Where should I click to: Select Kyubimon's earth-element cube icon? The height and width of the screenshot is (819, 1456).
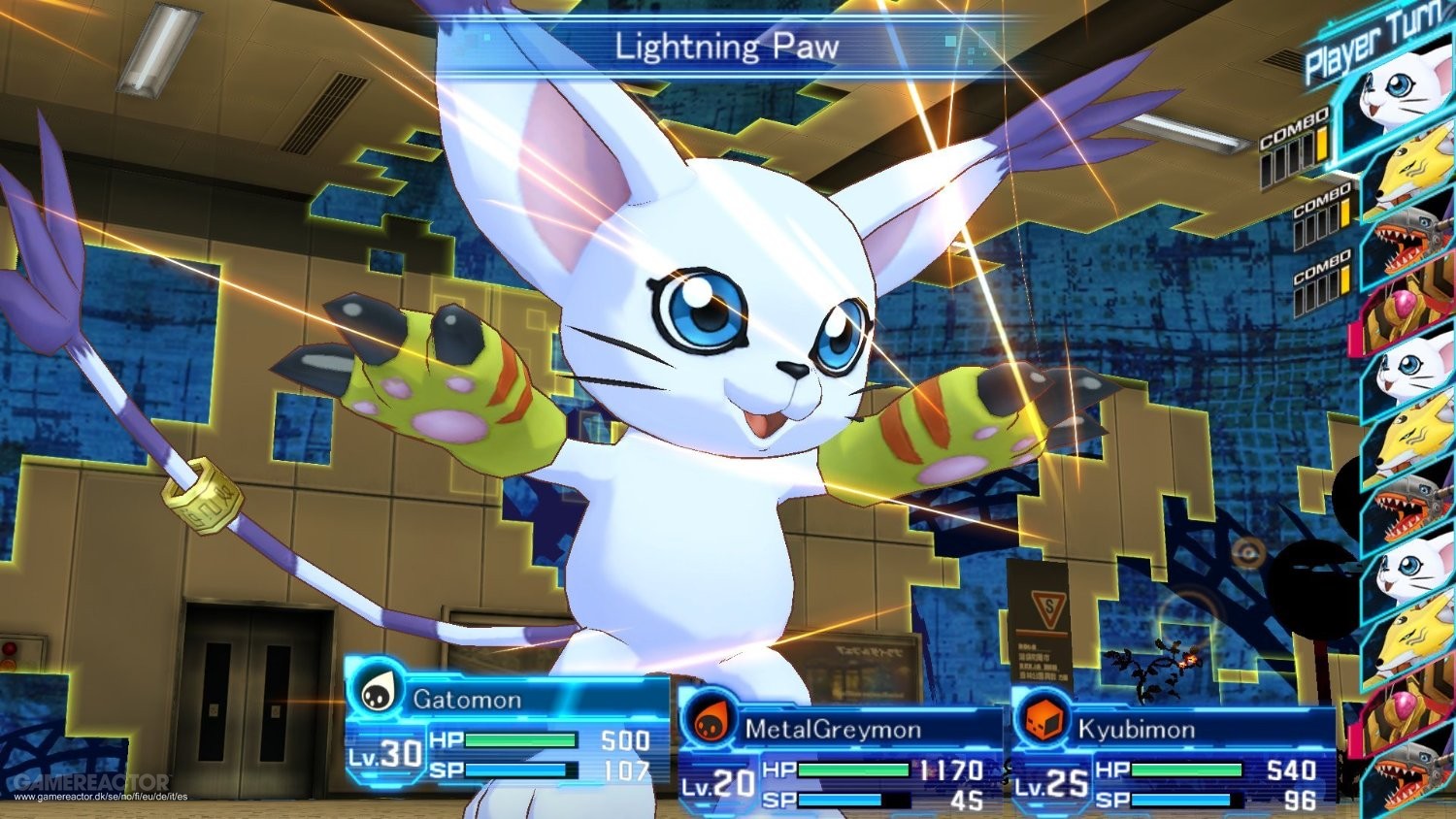point(1040,722)
